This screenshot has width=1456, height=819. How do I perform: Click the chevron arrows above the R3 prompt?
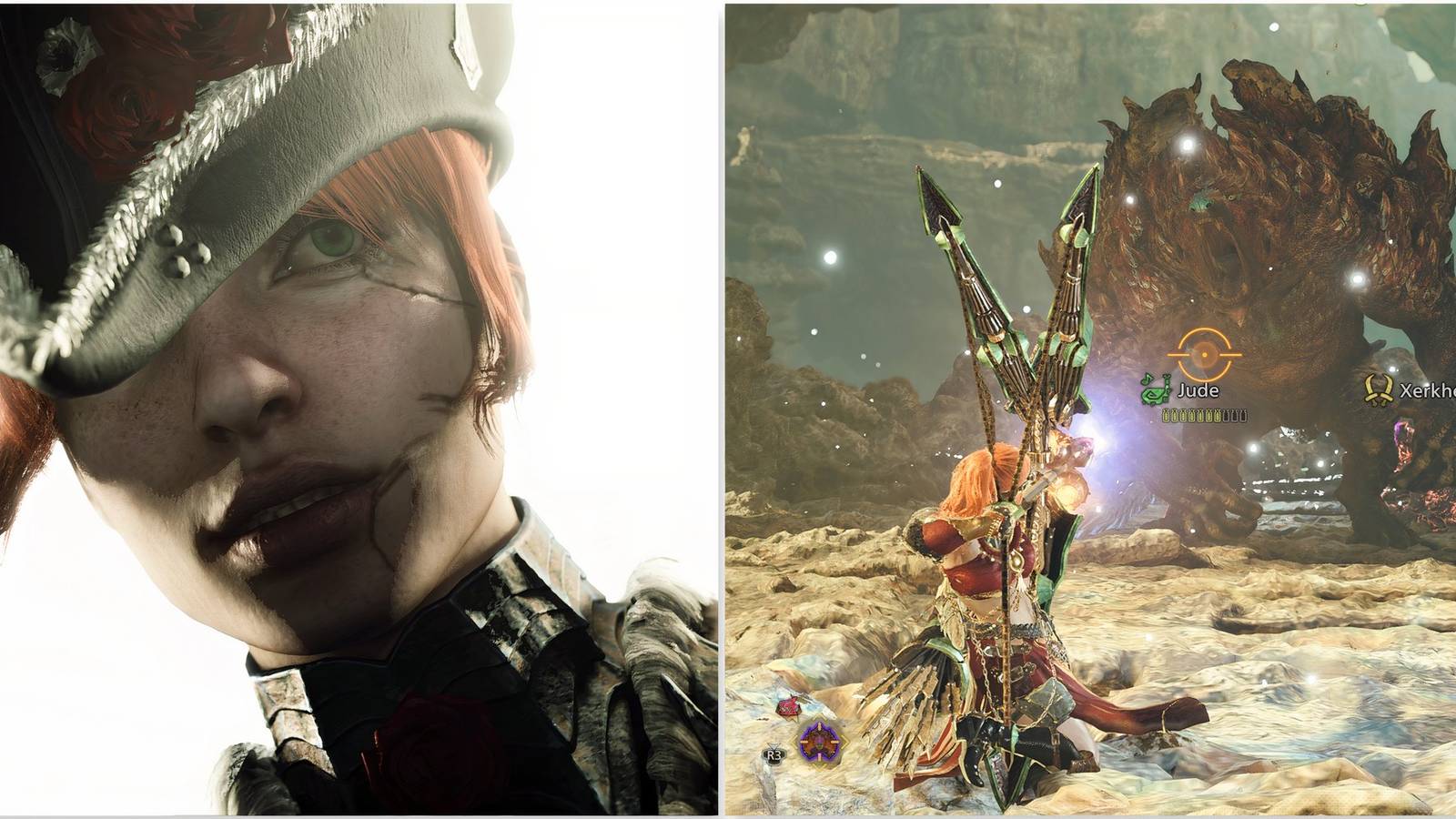click(x=773, y=745)
